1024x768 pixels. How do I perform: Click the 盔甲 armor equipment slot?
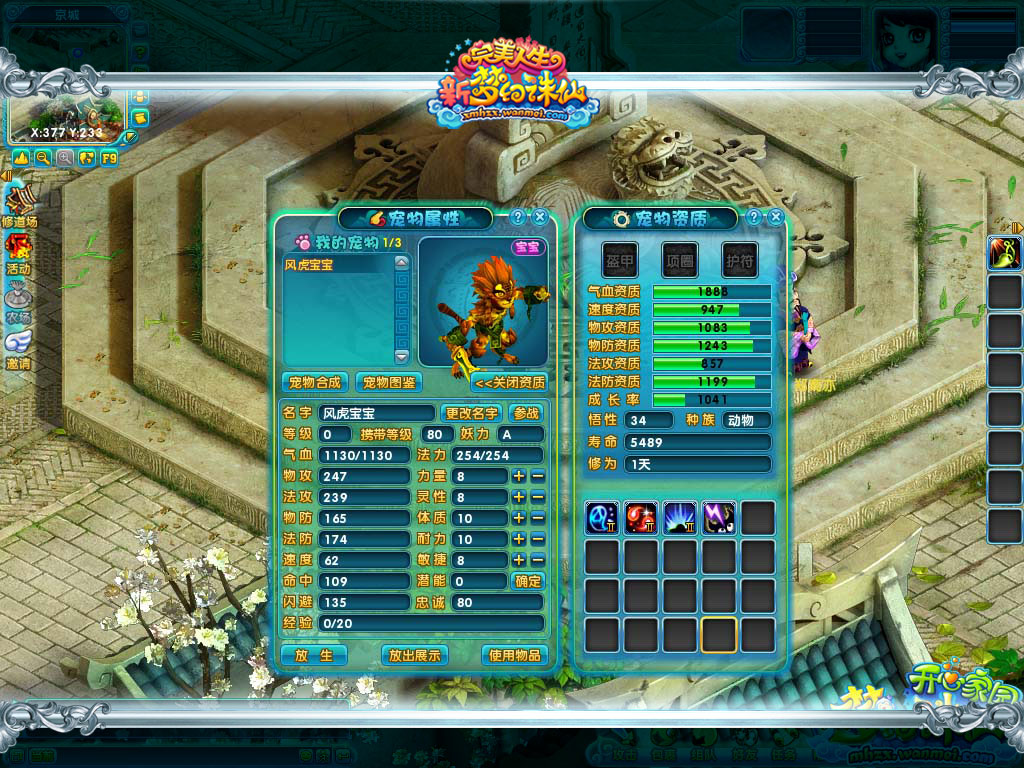(620, 260)
